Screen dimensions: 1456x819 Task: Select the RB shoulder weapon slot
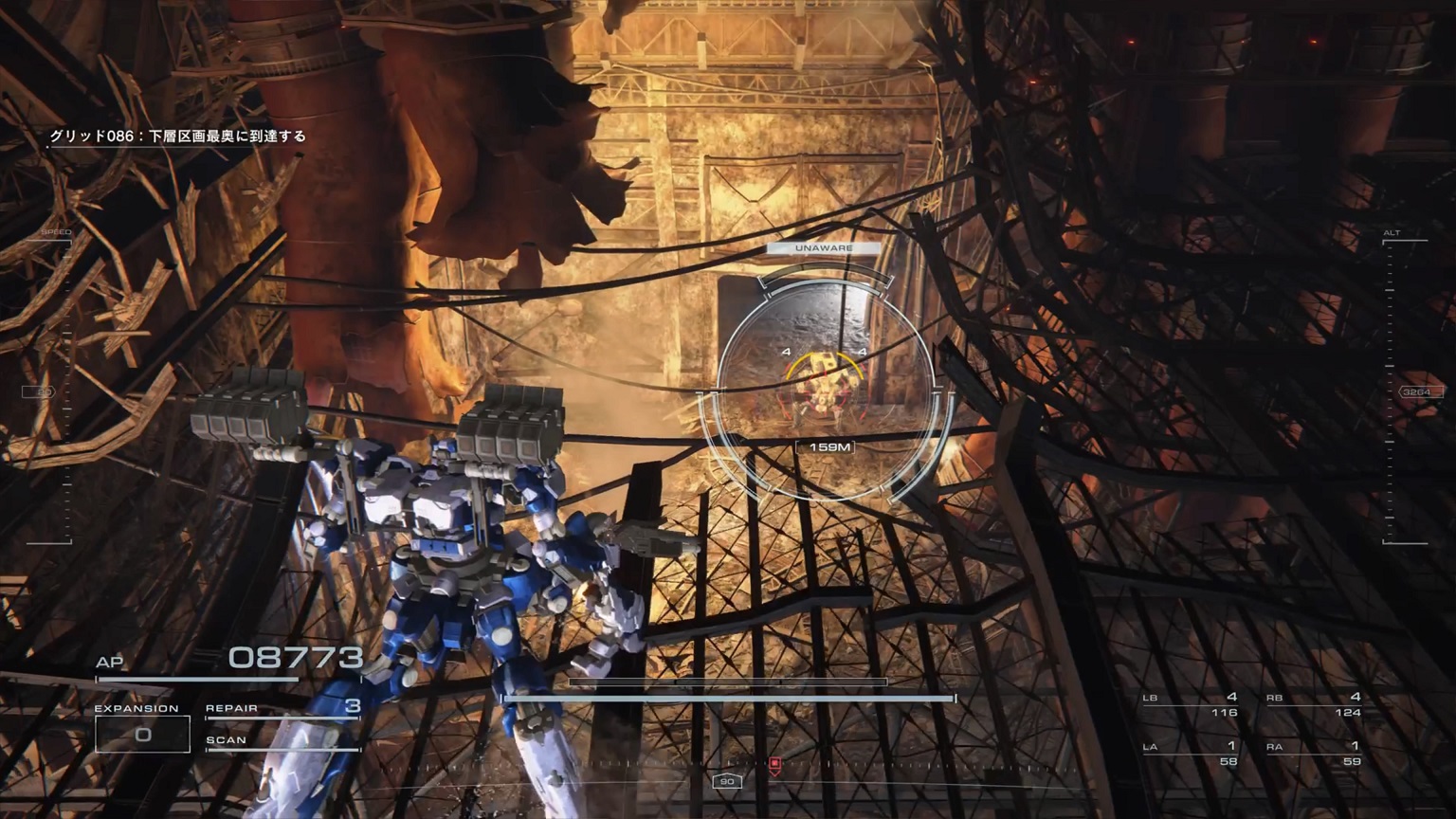click(x=1314, y=705)
